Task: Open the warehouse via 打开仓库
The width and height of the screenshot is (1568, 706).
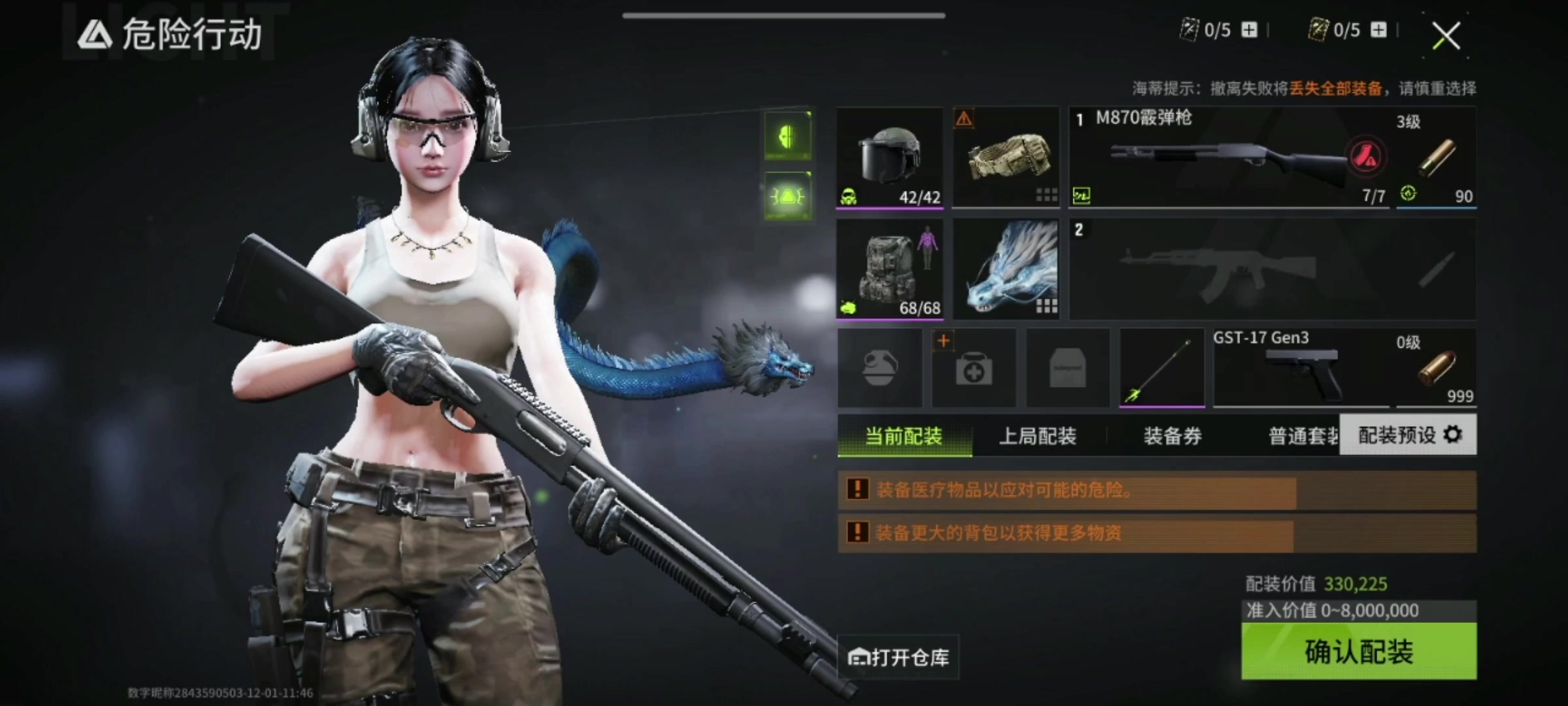Action: [899, 657]
